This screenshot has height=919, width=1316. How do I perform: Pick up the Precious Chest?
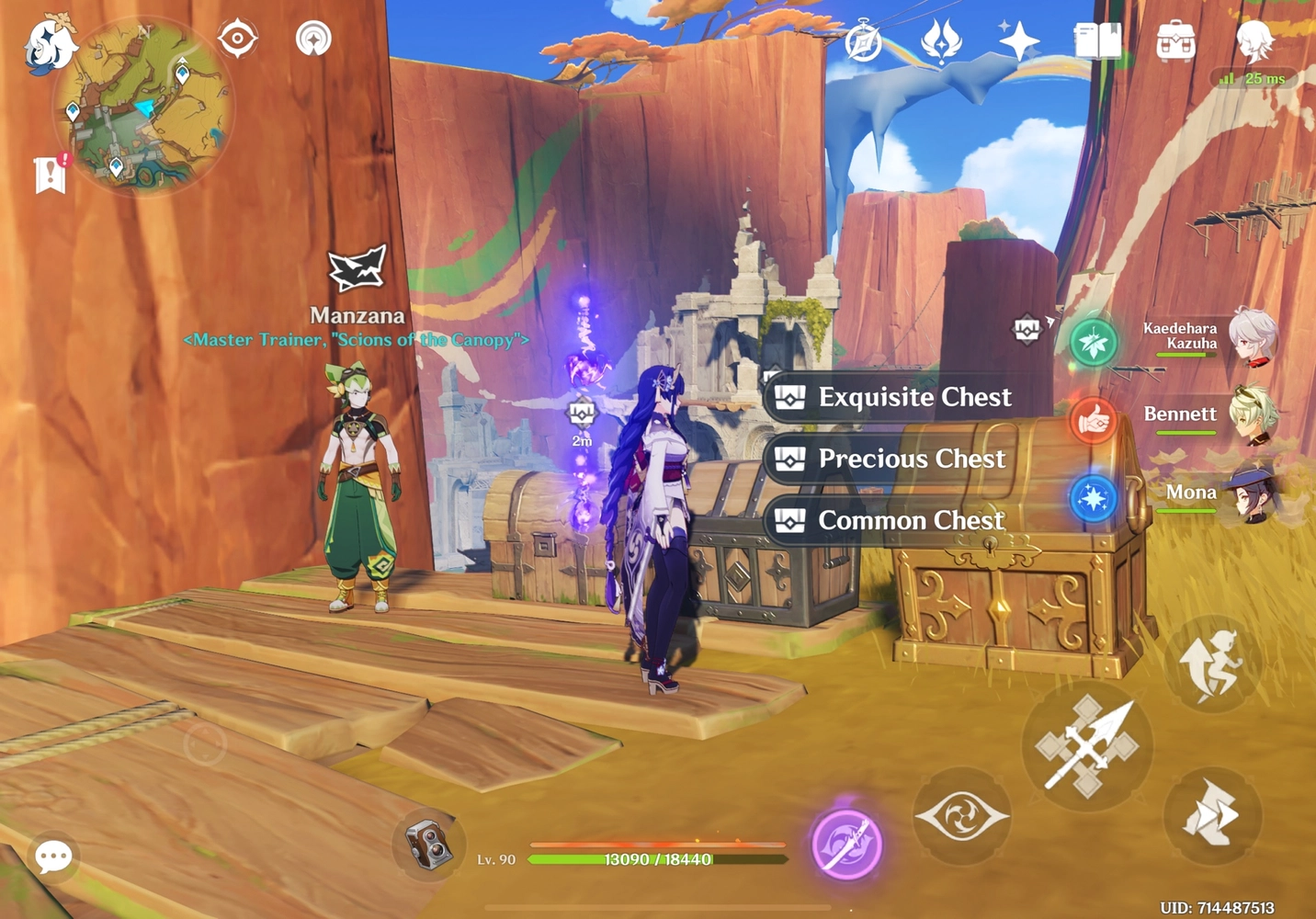coord(889,459)
